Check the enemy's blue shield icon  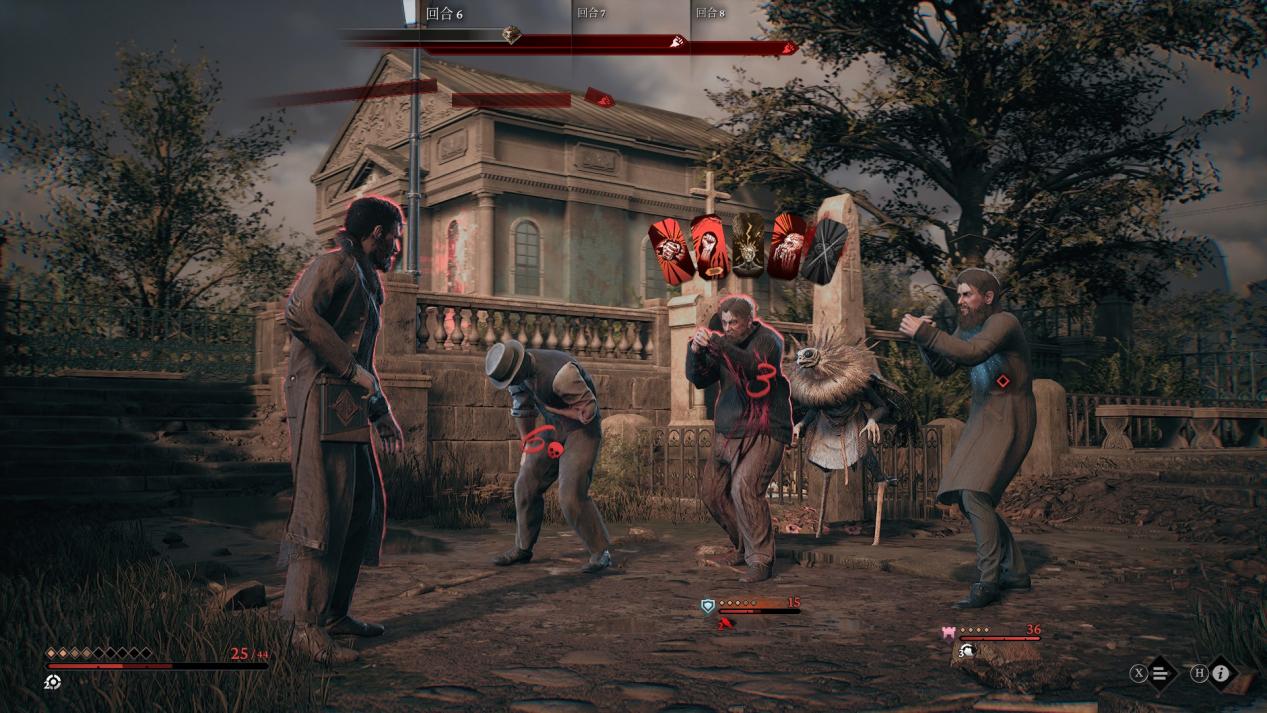click(x=708, y=605)
